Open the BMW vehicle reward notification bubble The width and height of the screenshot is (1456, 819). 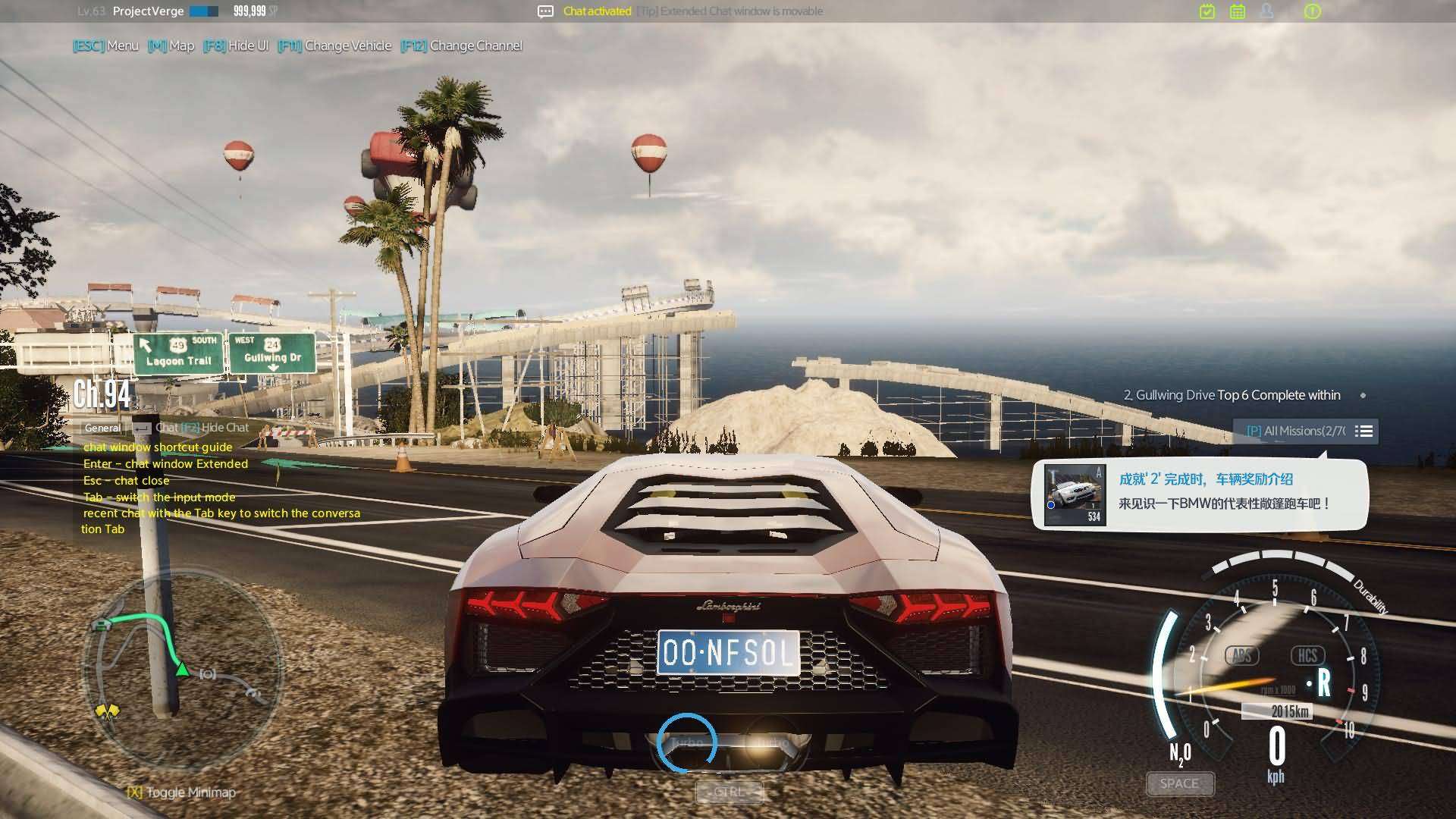click(1223, 491)
